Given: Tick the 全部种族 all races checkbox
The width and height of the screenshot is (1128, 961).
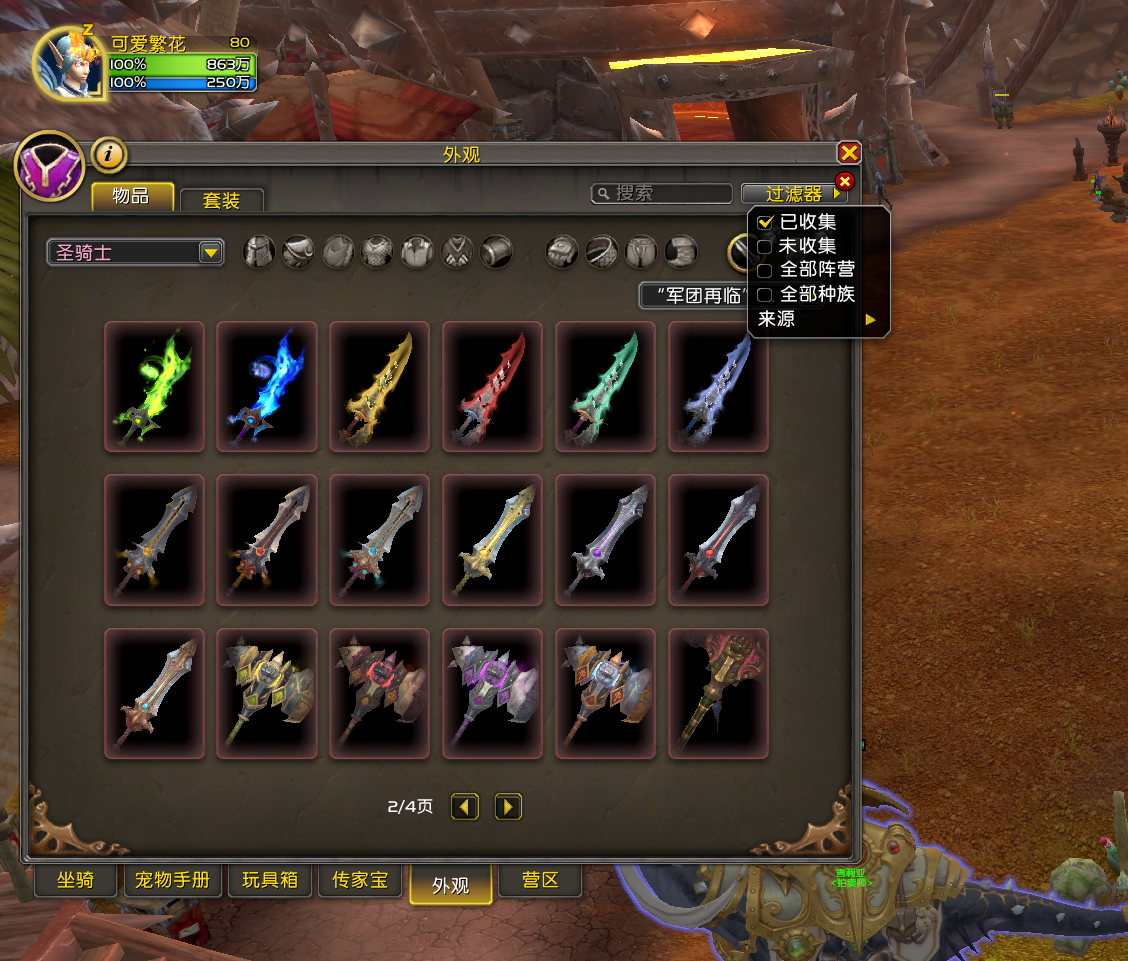Looking at the screenshot, I should pos(766,295).
